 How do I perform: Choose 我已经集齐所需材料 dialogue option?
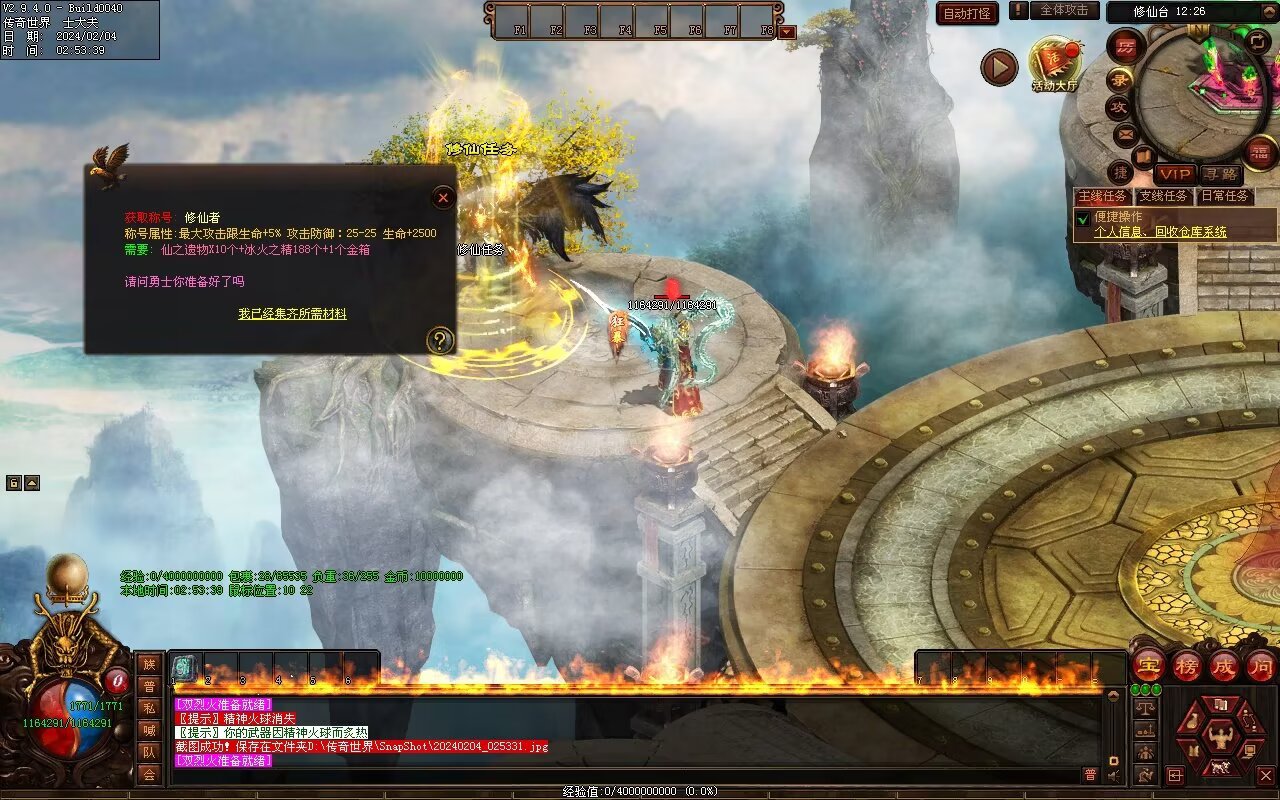pos(292,314)
